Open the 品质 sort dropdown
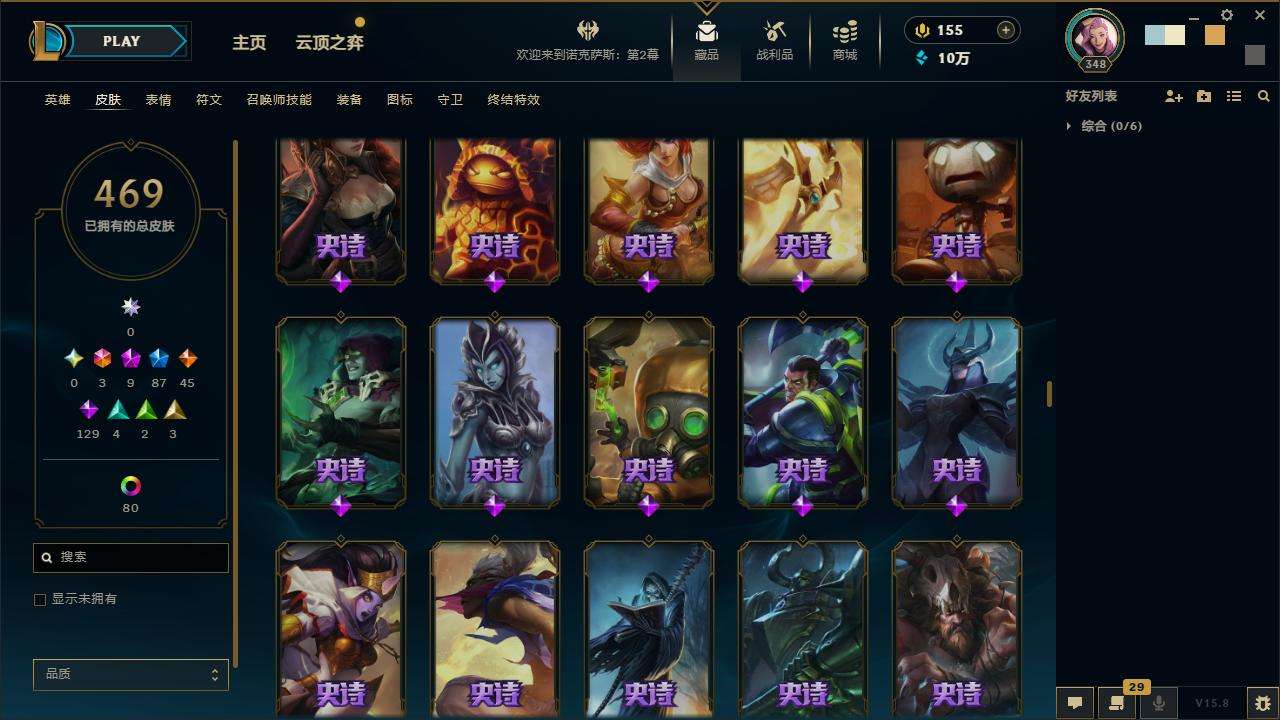The width and height of the screenshot is (1280, 720). (131, 674)
